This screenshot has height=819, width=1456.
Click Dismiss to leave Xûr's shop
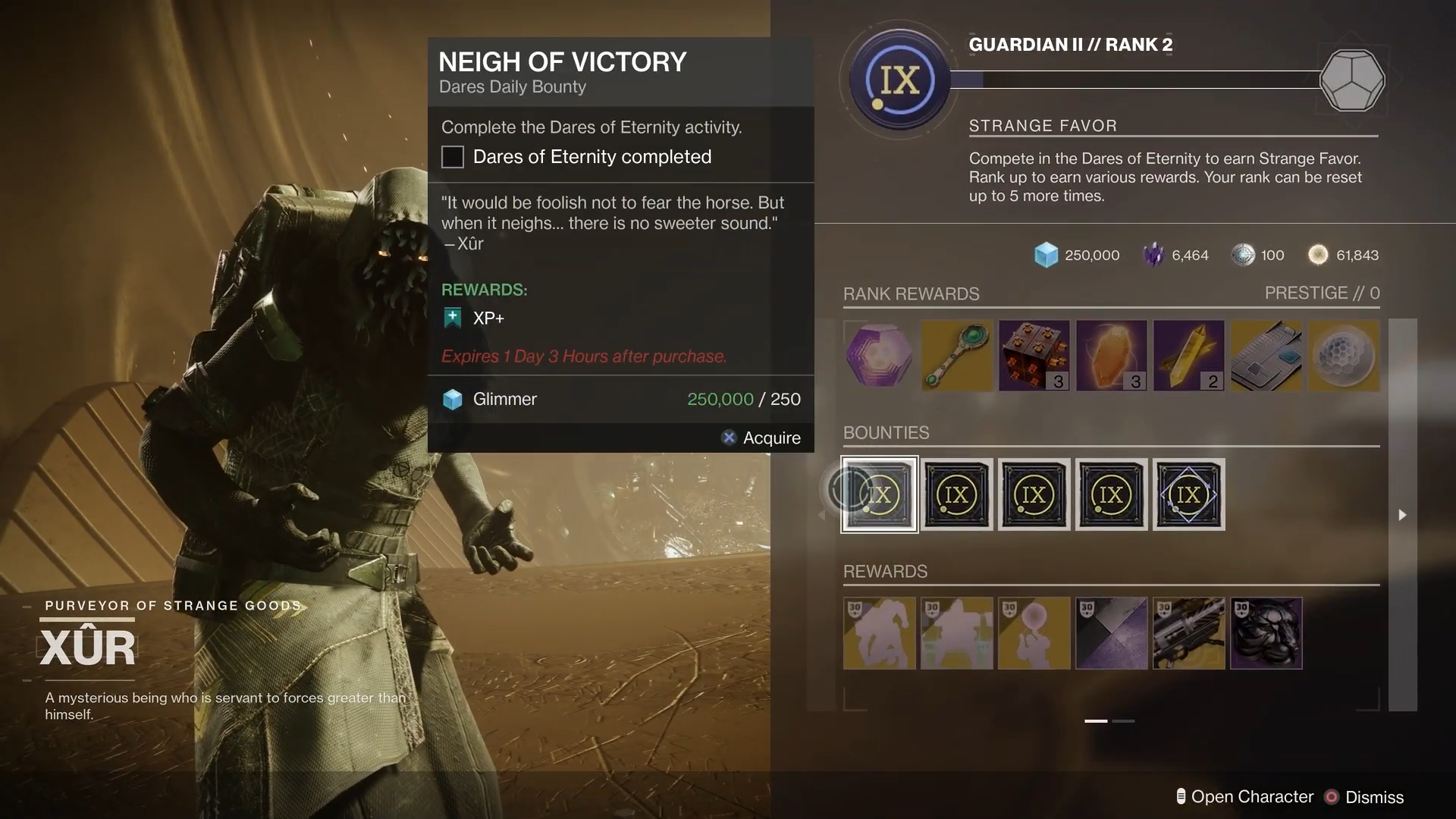(x=1365, y=797)
